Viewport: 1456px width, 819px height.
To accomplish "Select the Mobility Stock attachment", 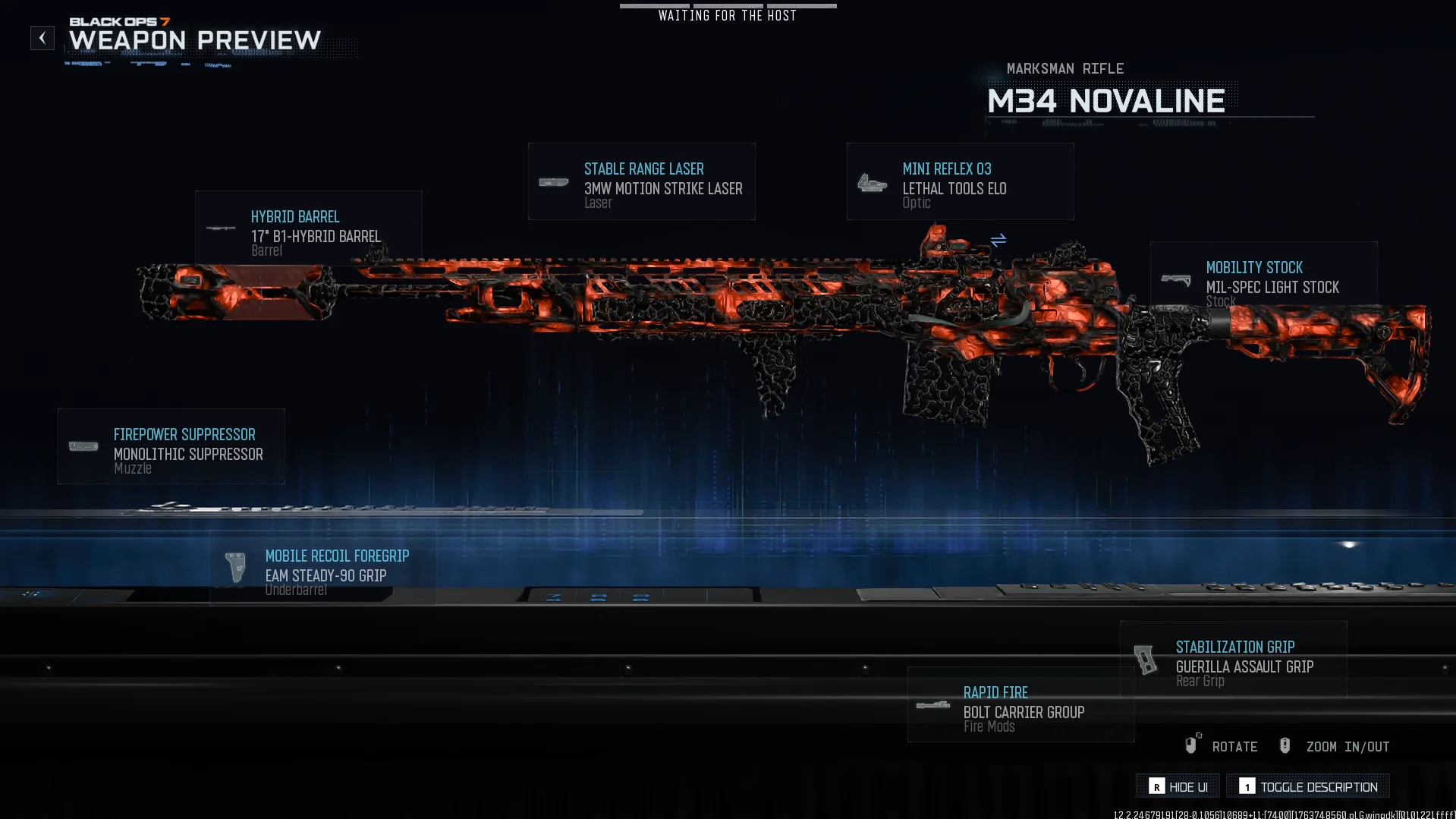I will pyautogui.click(x=1263, y=278).
